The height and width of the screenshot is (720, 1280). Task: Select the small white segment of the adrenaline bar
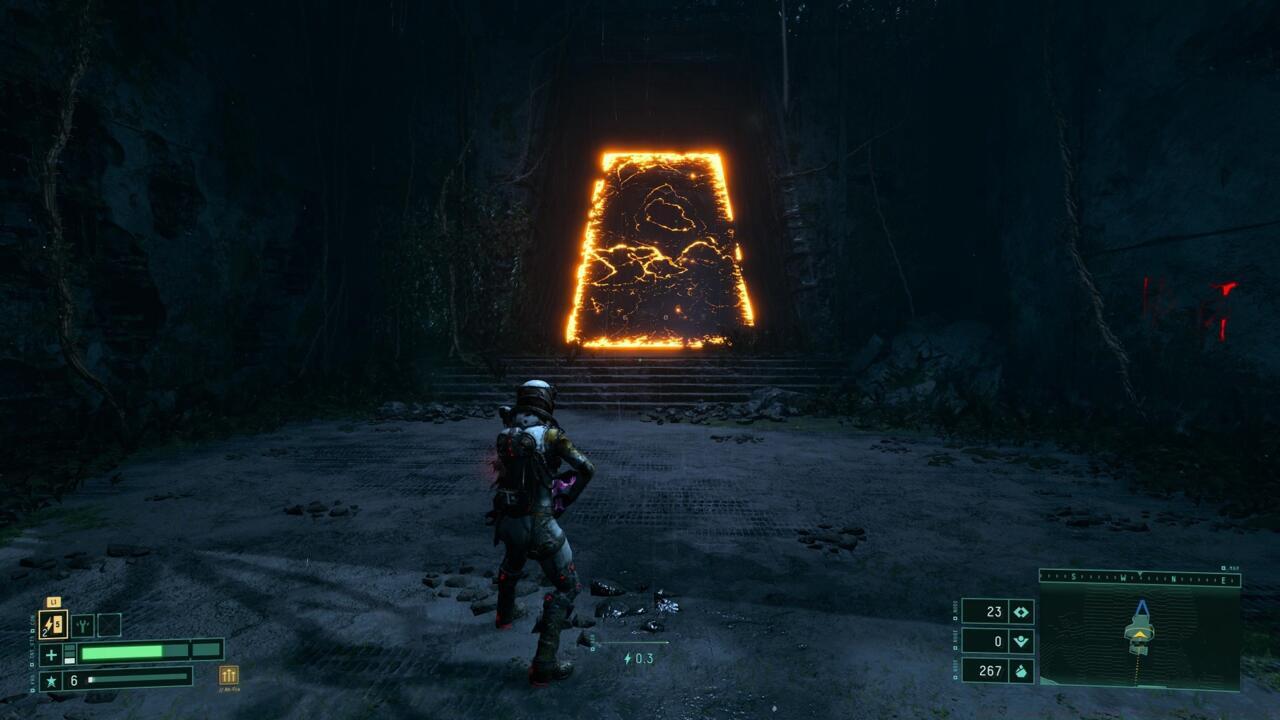[90, 679]
